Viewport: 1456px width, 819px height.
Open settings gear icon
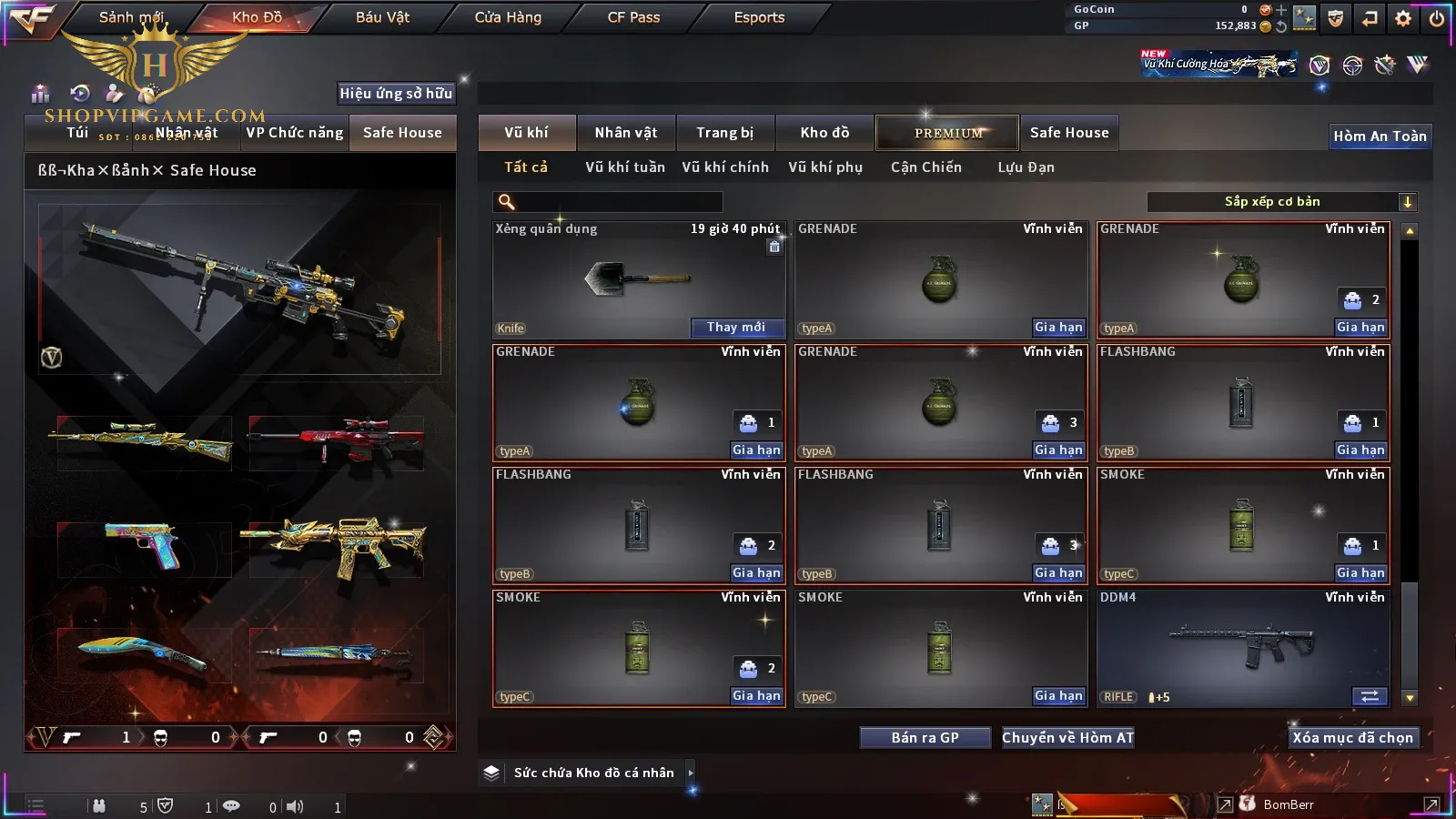point(1403,18)
